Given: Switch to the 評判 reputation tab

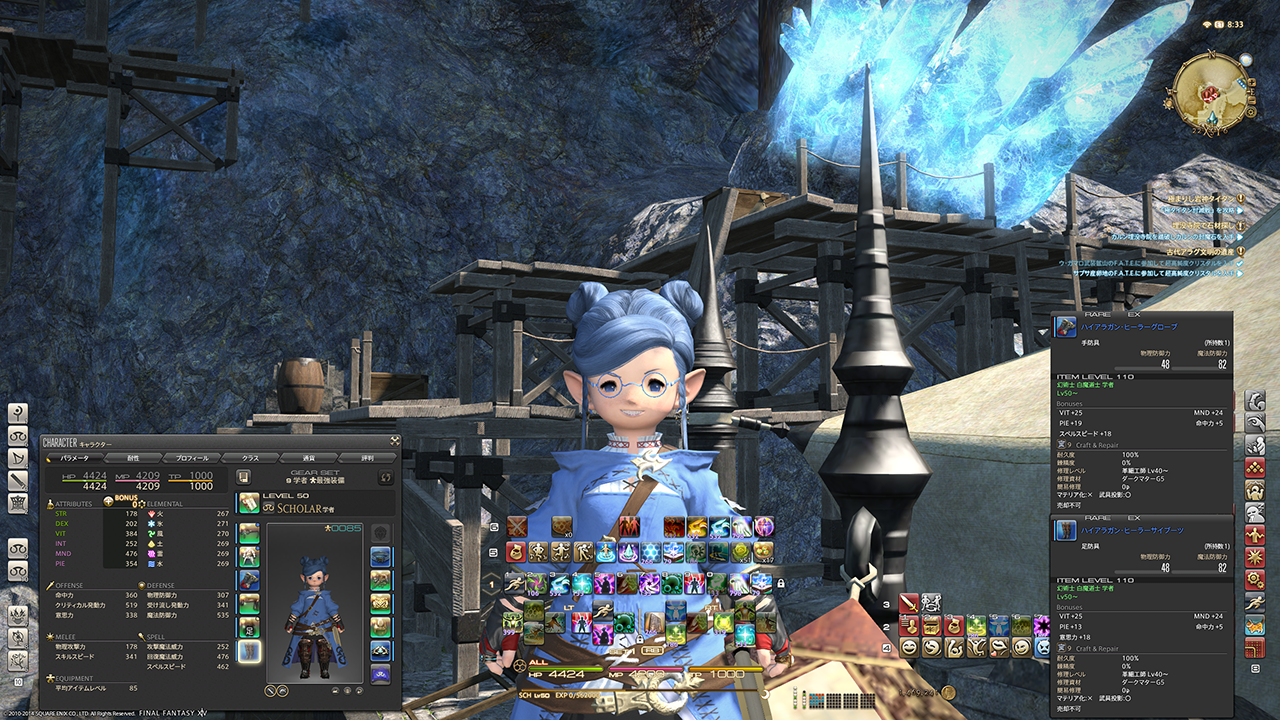Looking at the screenshot, I should pyautogui.click(x=367, y=457).
